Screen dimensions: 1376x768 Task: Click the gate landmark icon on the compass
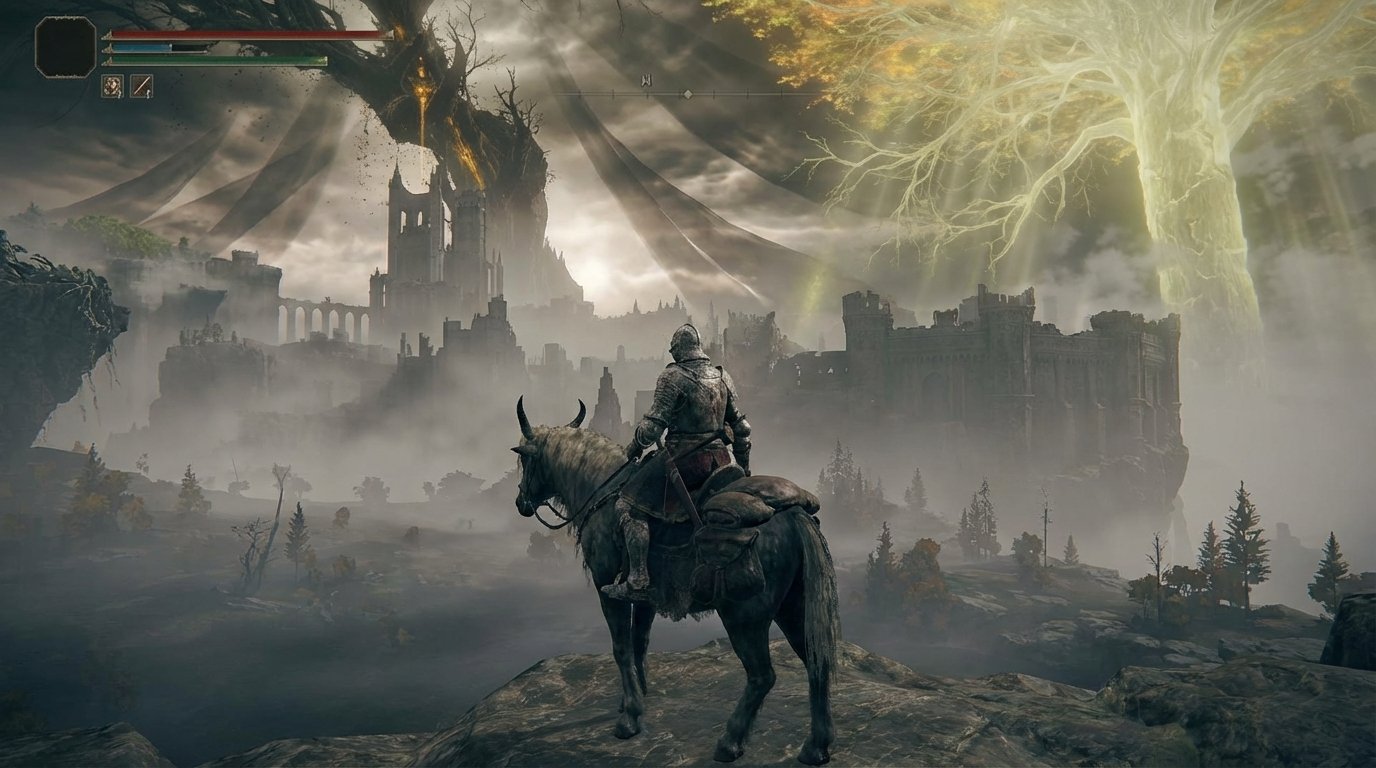click(x=646, y=80)
